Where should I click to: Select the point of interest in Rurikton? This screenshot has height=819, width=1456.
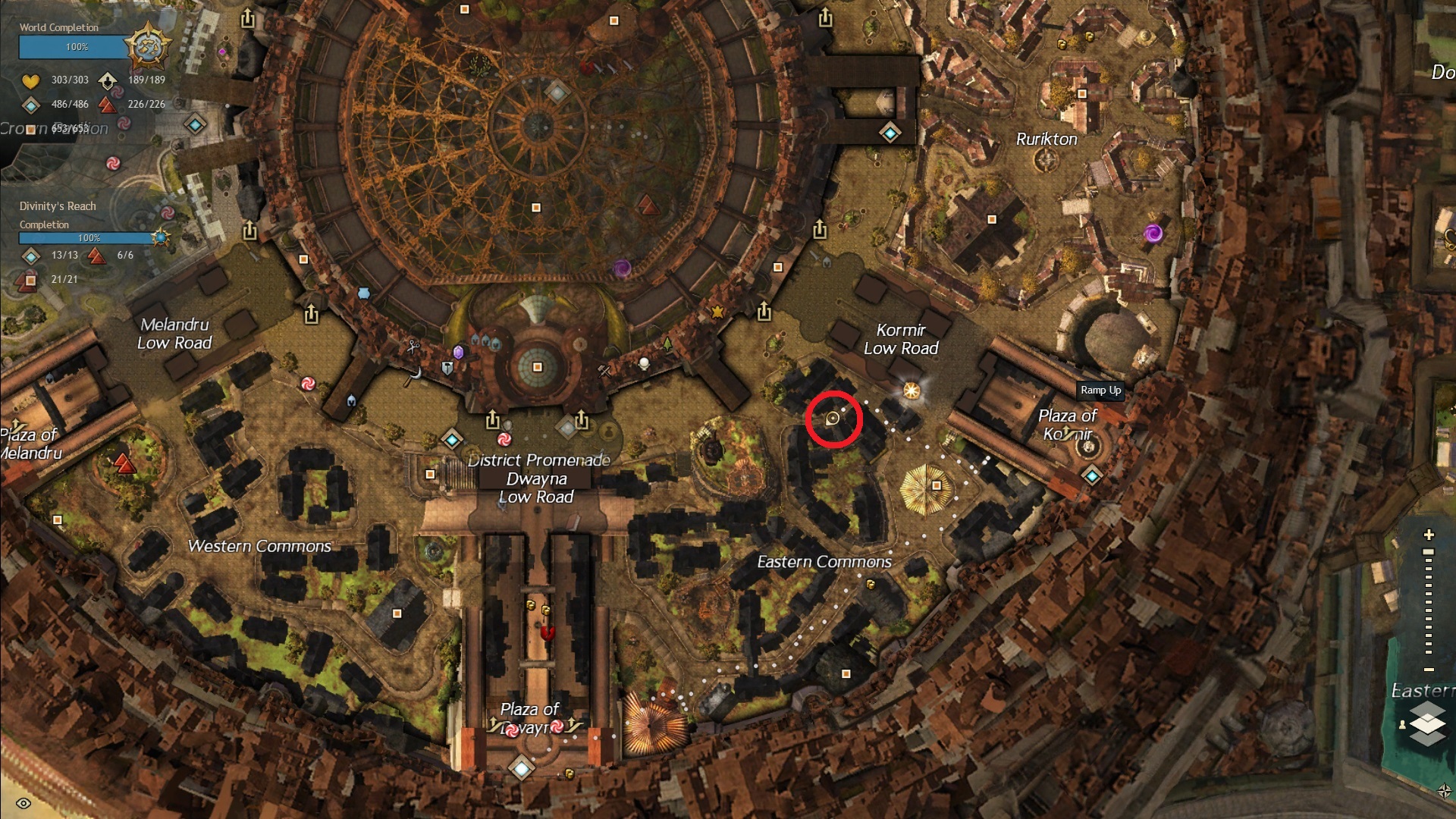click(x=1082, y=94)
